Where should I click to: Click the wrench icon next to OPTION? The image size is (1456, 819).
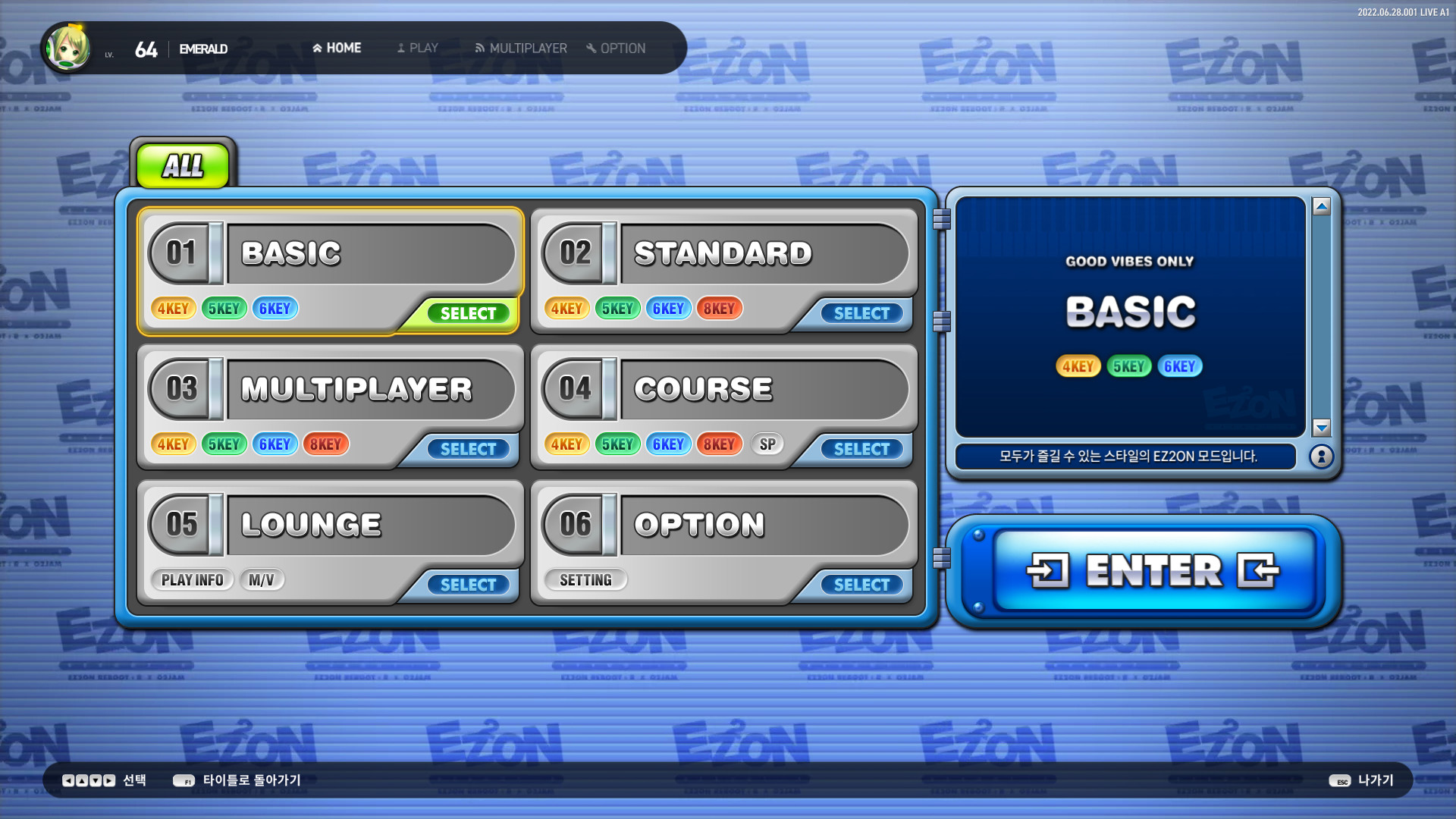(x=591, y=48)
